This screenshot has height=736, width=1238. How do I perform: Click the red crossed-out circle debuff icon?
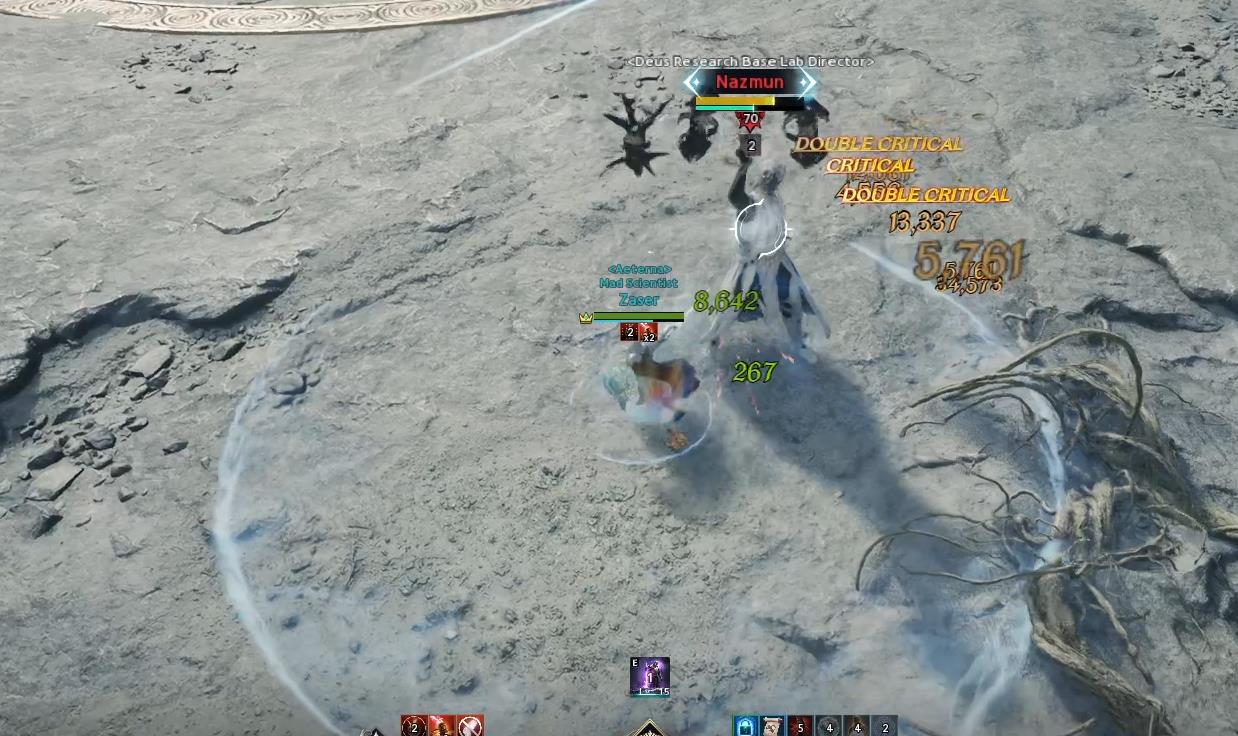470,726
